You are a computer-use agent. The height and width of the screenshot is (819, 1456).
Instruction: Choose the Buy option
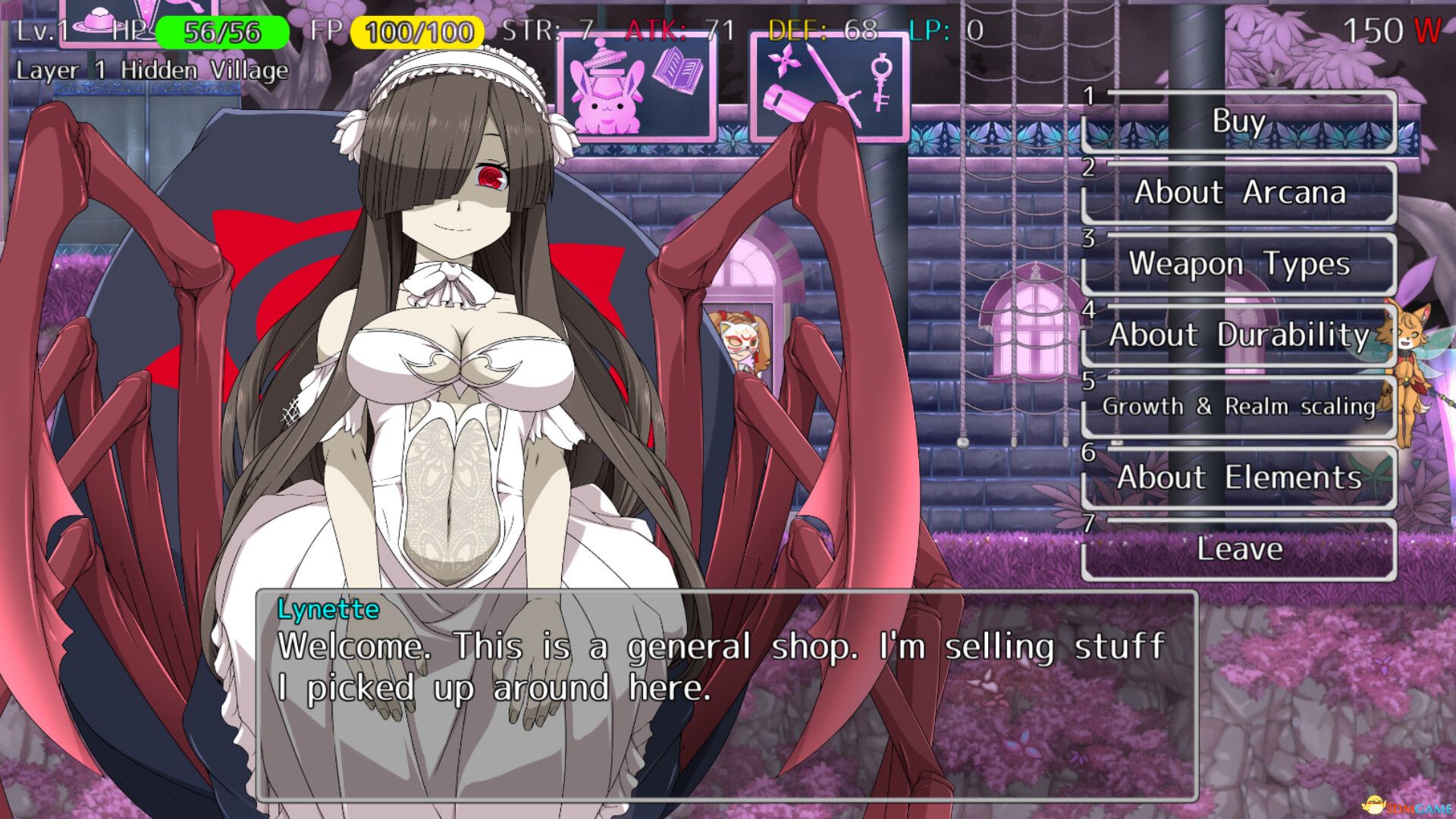click(x=1239, y=121)
